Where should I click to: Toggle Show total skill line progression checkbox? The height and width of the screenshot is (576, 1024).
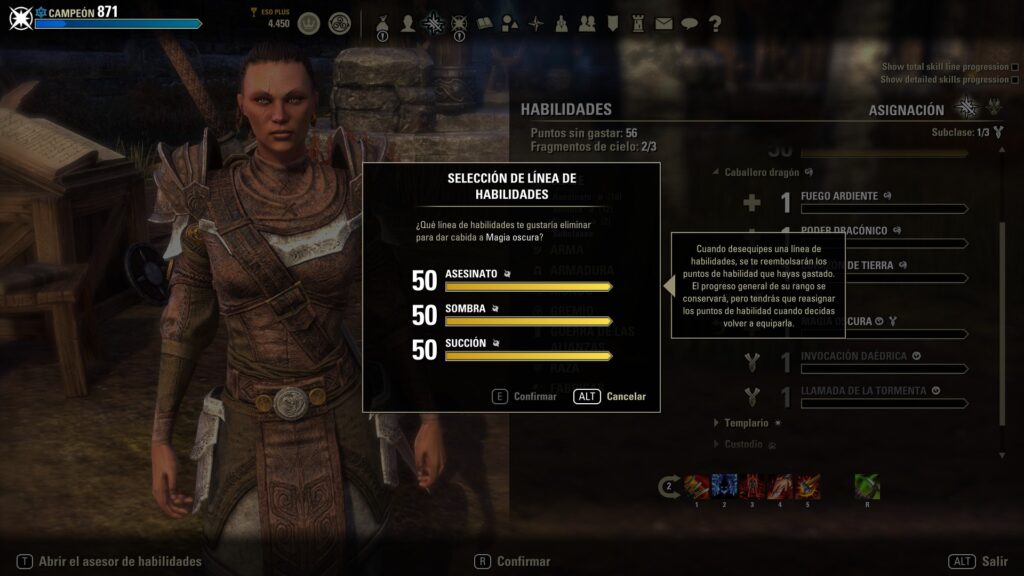(x=1015, y=66)
